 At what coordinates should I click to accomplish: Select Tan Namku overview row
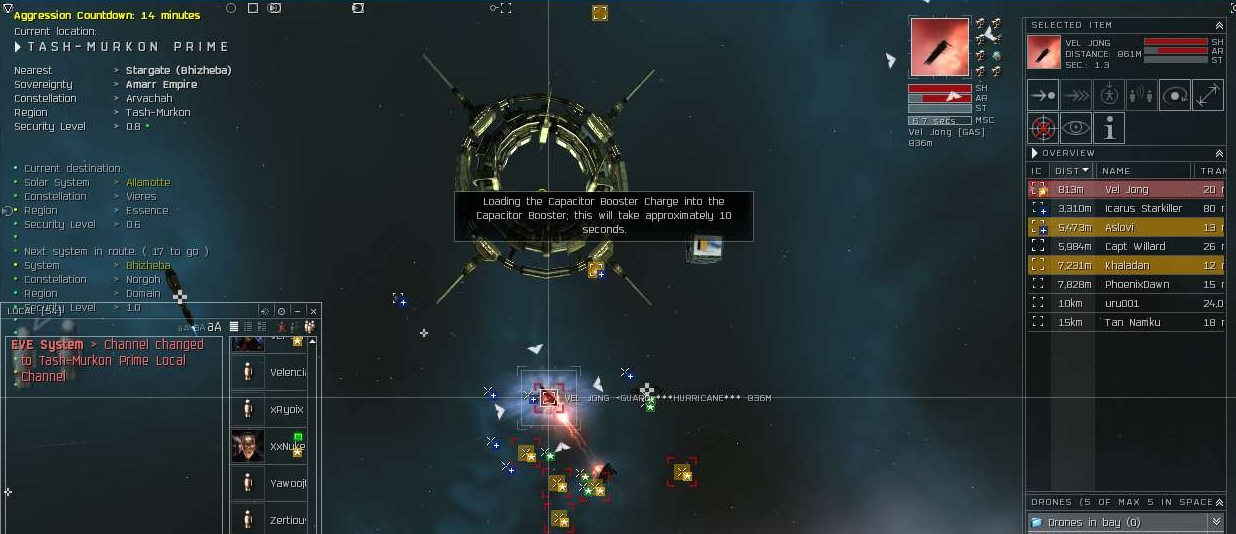coord(1132,322)
